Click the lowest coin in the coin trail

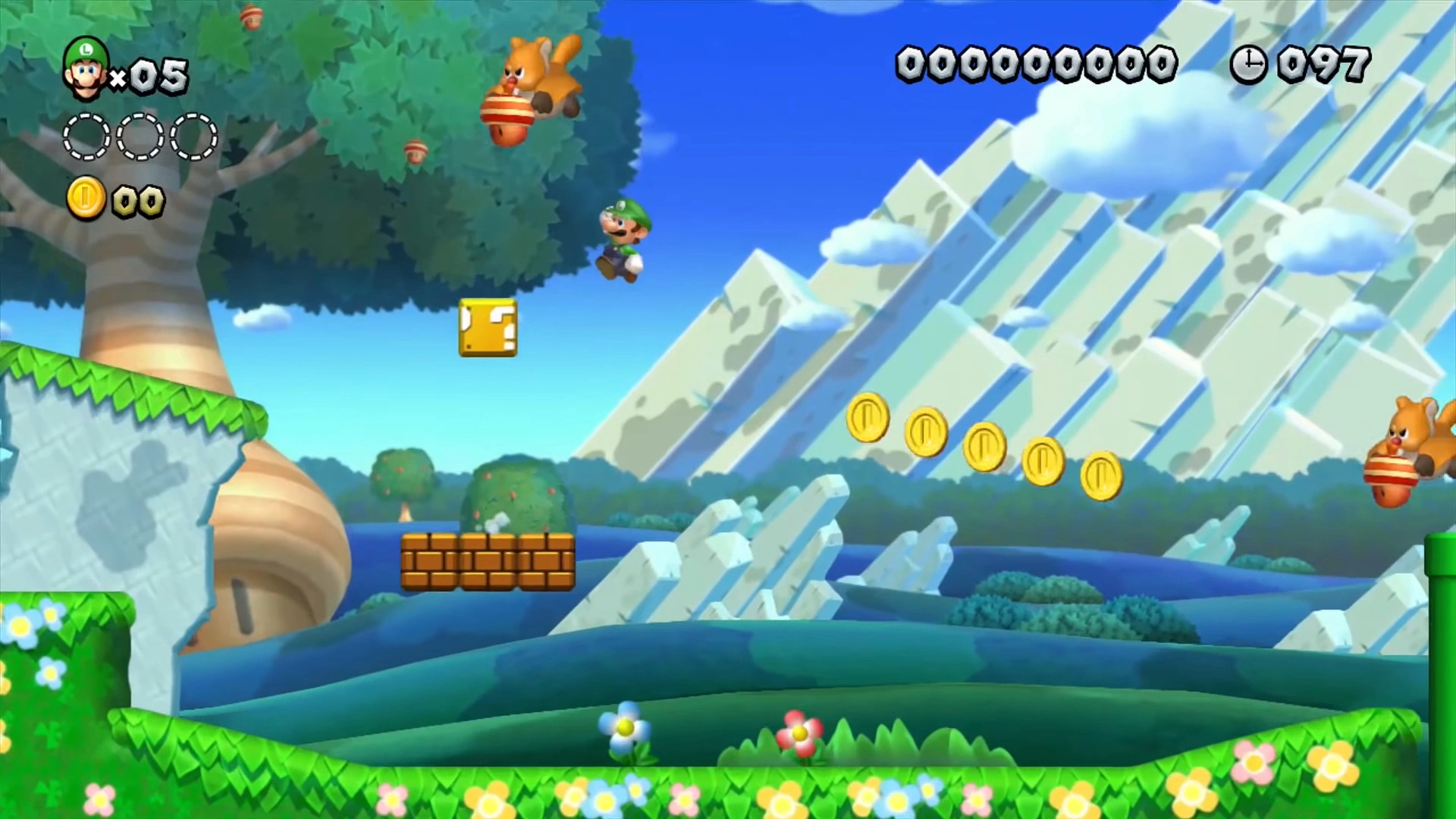point(1102,476)
